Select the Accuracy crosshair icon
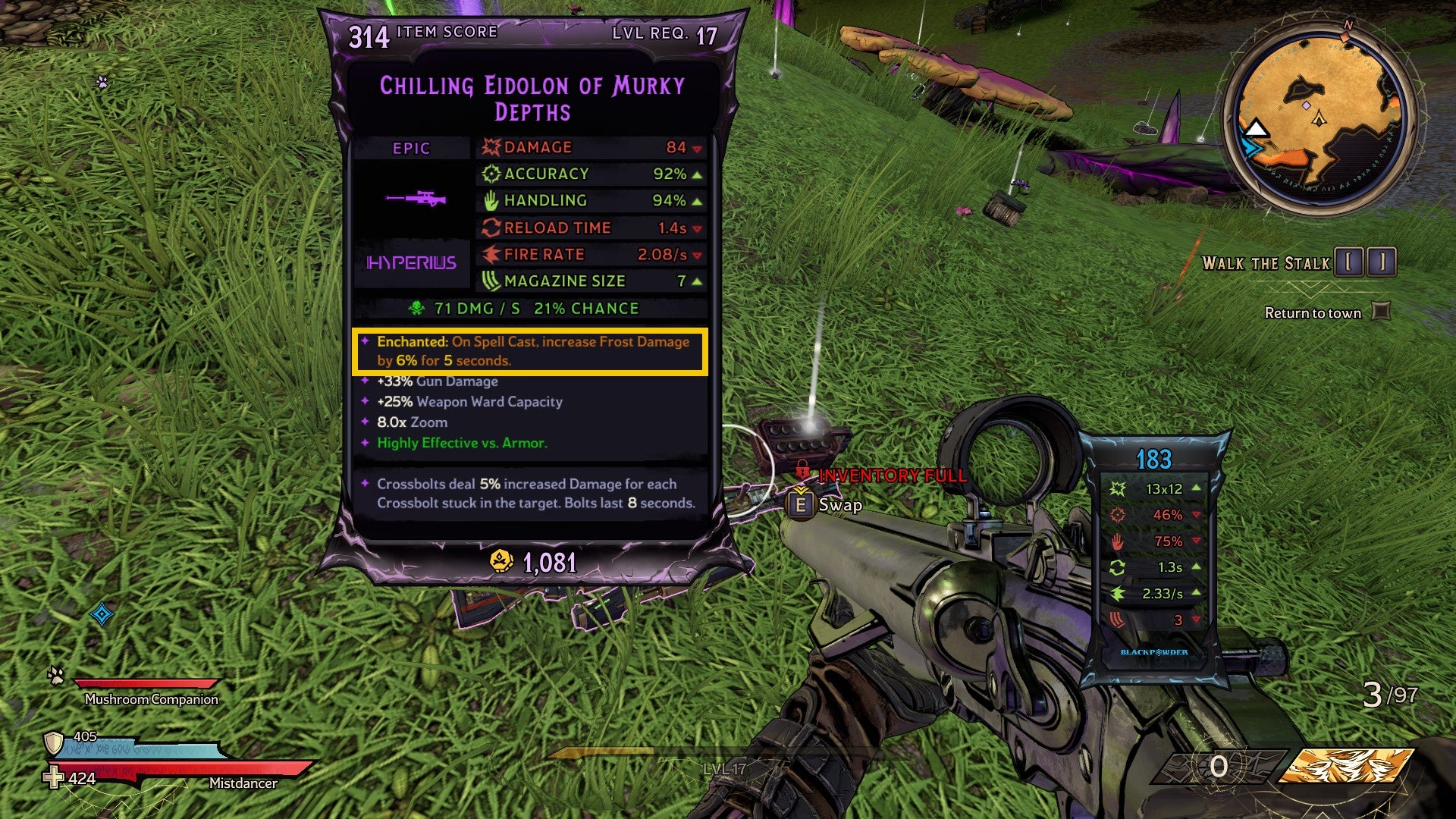Screen dimensions: 1456x819 493,174
